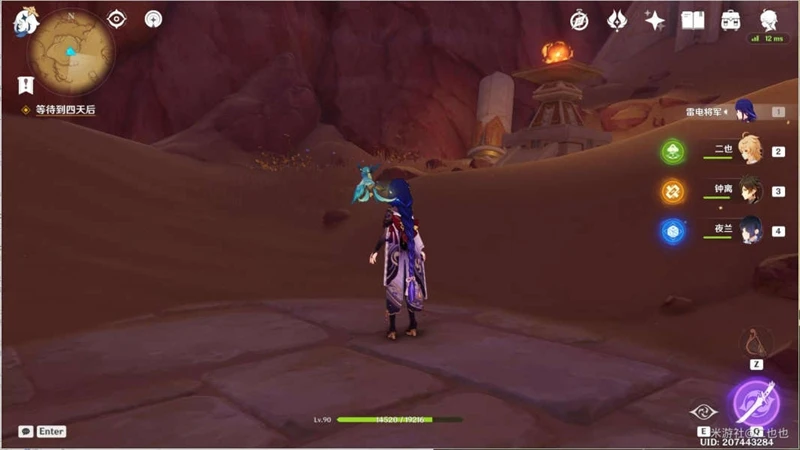This screenshot has height=450, width=800.
Task: Click the round icon right of the eye
Action: pos(153,19)
